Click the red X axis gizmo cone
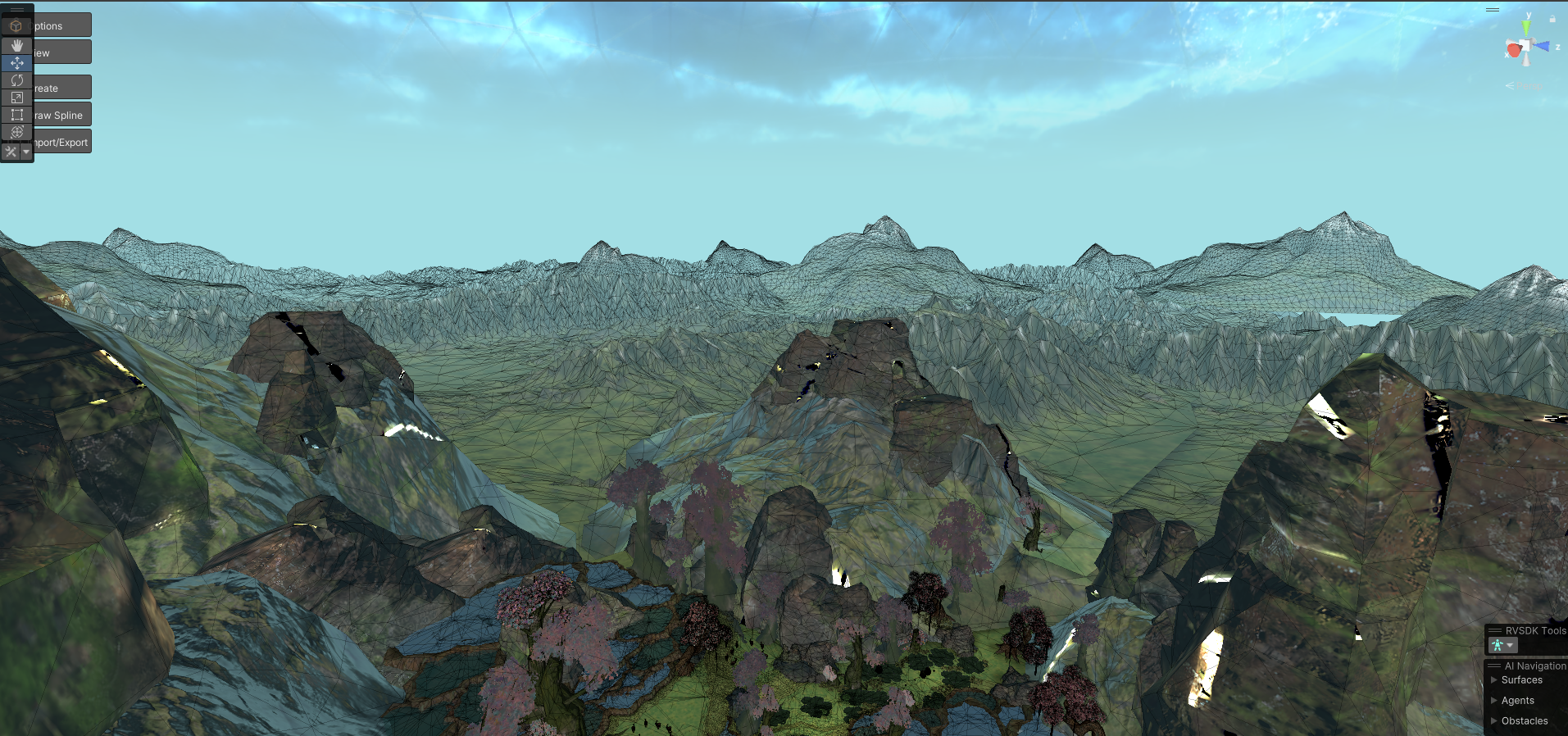Screen dimensions: 1568x736 point(1514,50)
